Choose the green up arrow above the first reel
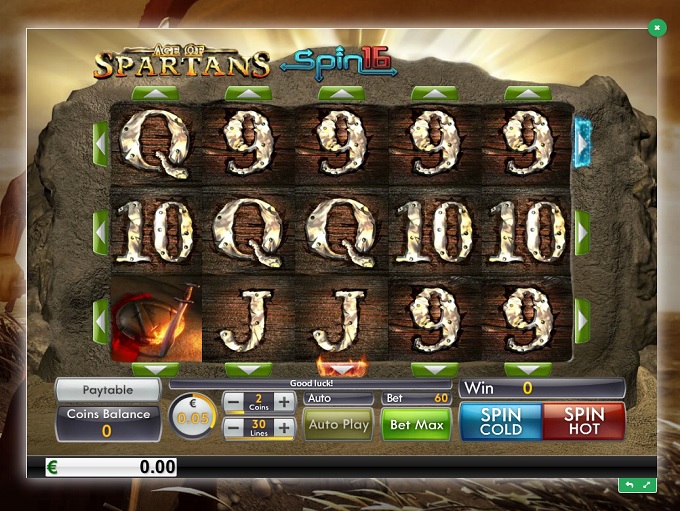 coord(155,93)
